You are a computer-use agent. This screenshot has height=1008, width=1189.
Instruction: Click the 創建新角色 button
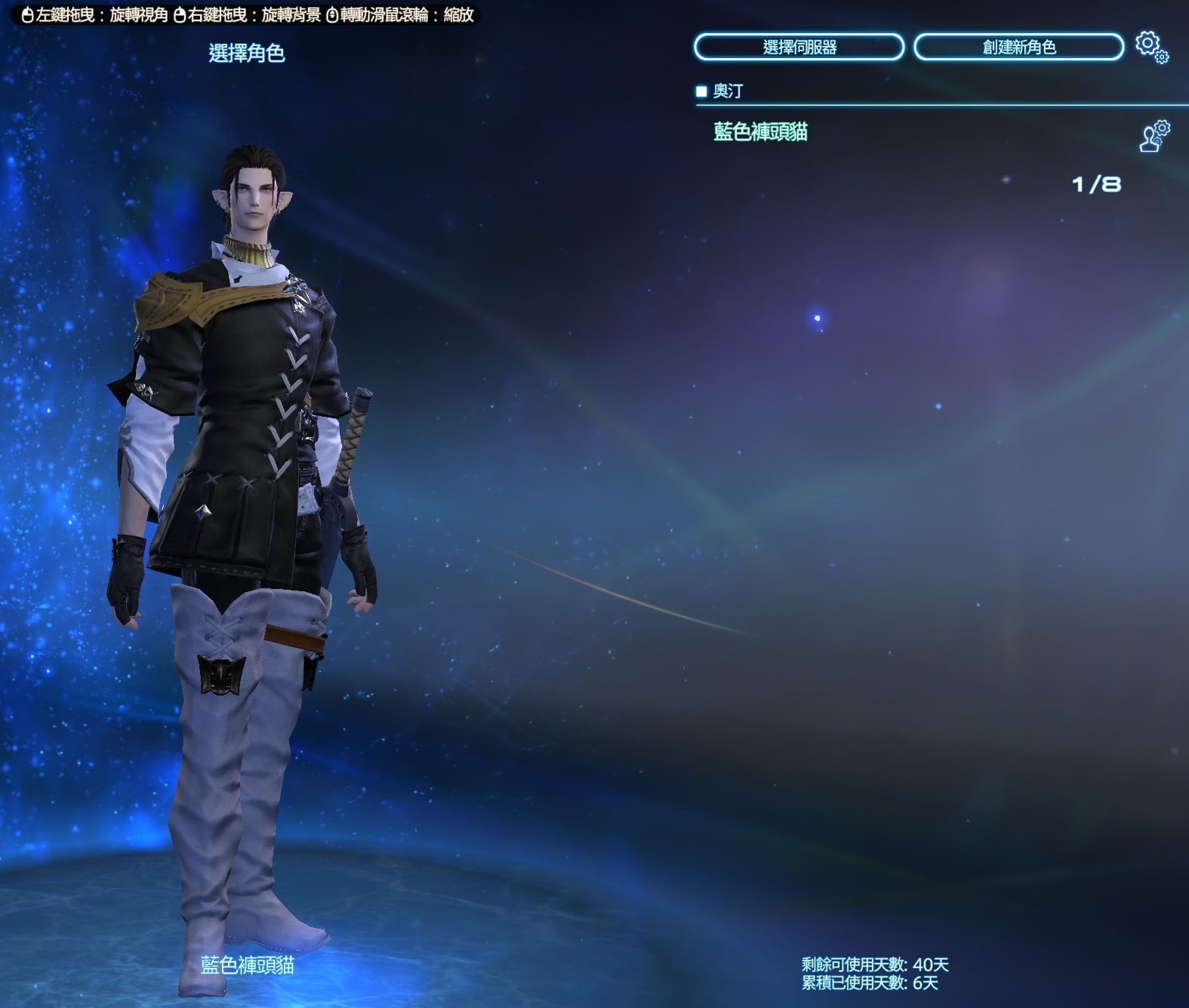pyautogui.click(x=1018, y=47)
